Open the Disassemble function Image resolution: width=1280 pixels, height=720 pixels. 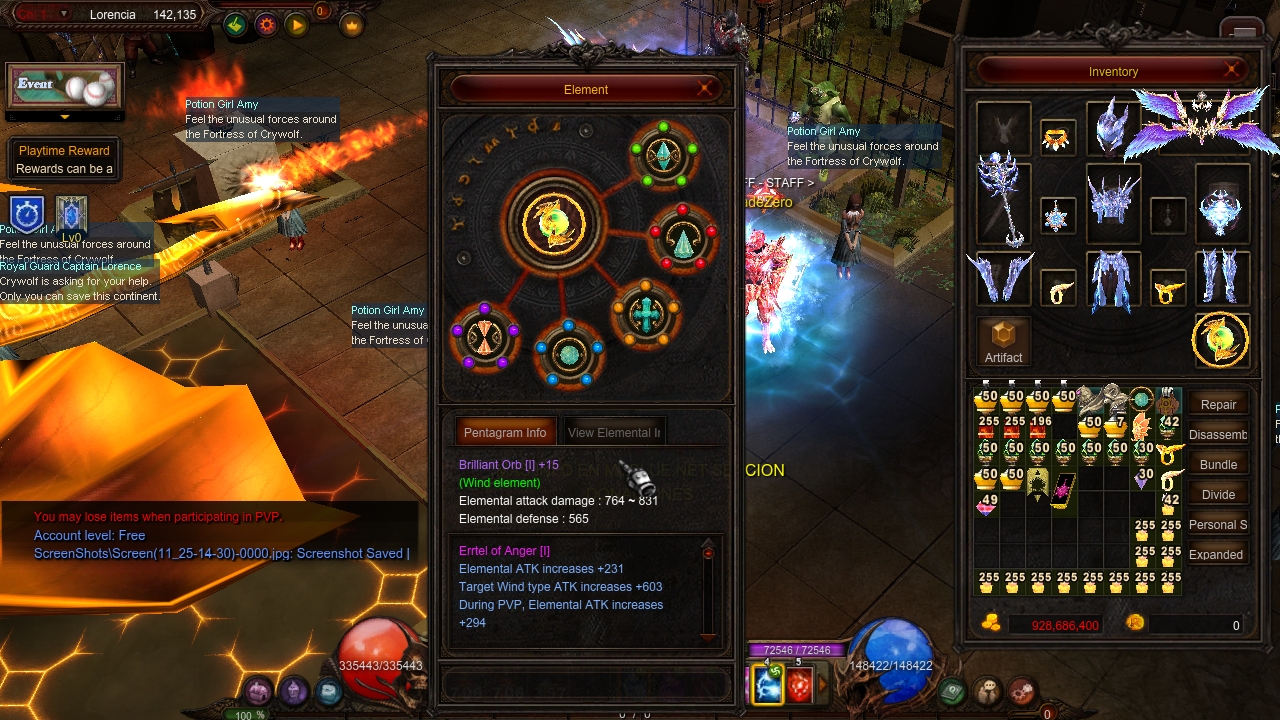[1218, 435]
